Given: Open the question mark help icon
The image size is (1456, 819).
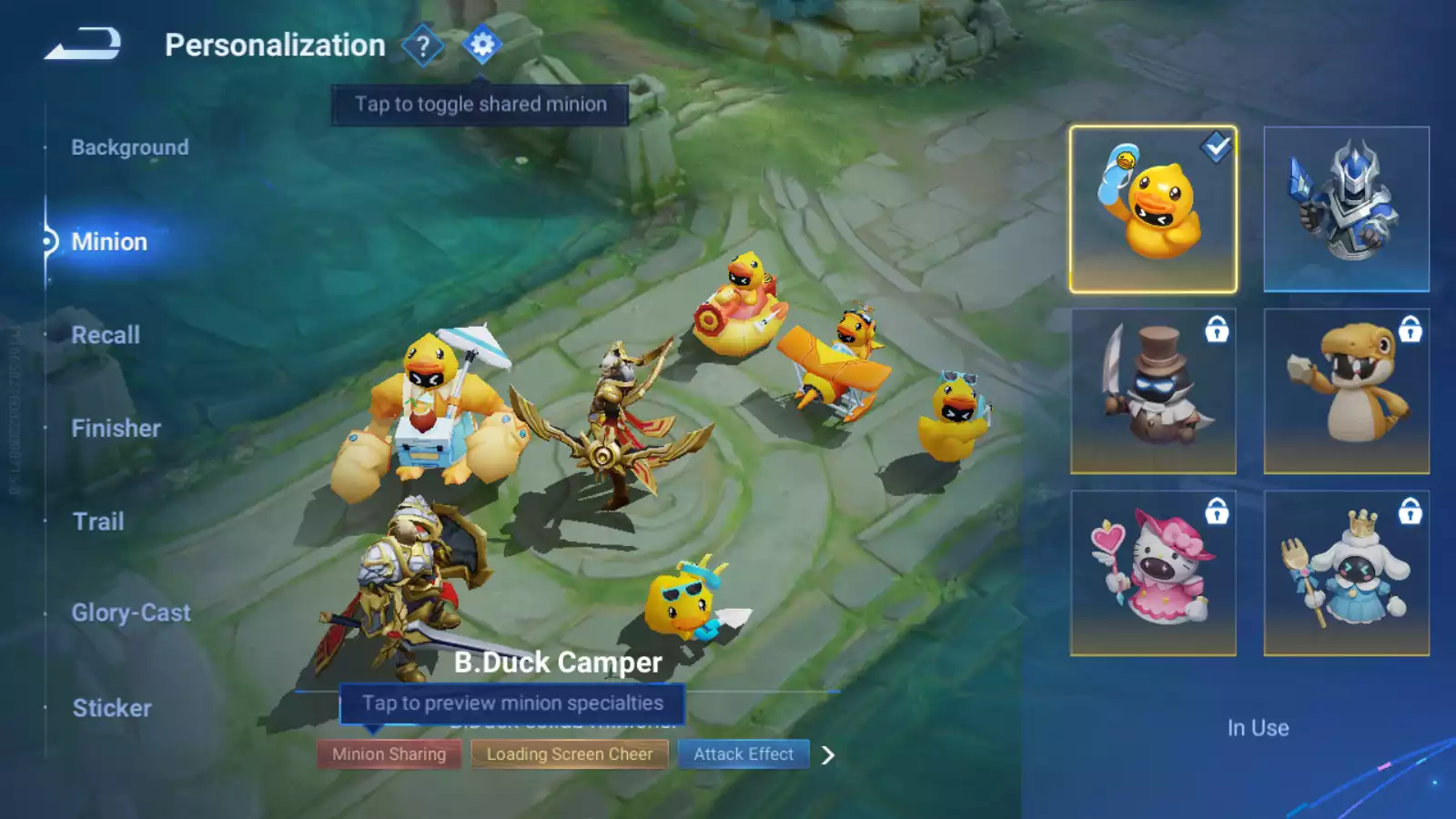Looking at the screenshot, I should [x=422, y=45].
